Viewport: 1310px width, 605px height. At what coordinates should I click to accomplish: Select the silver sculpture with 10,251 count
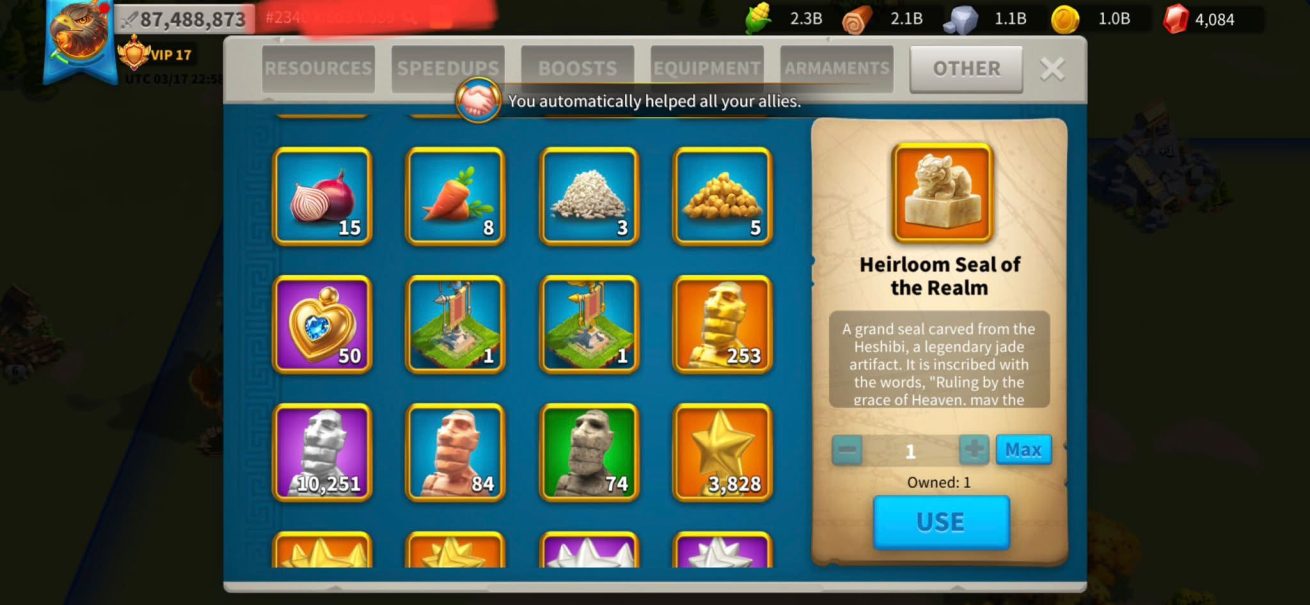[322, 452]
